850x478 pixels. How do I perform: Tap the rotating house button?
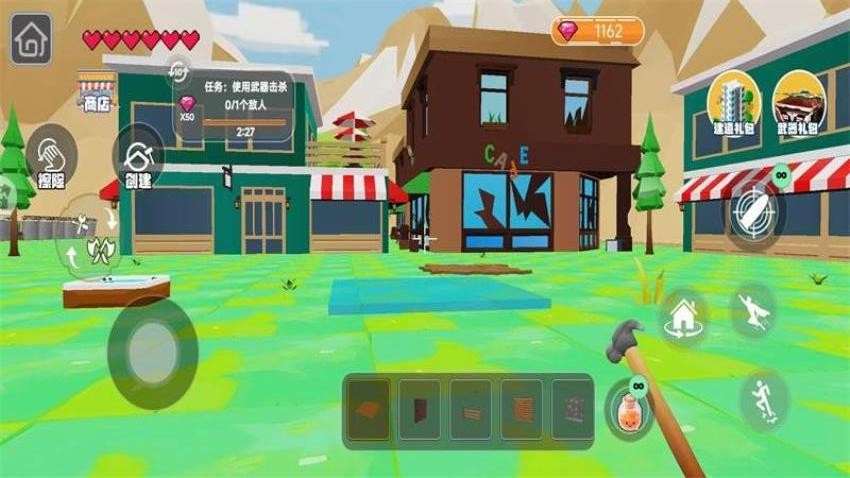(x=684, y=317)
